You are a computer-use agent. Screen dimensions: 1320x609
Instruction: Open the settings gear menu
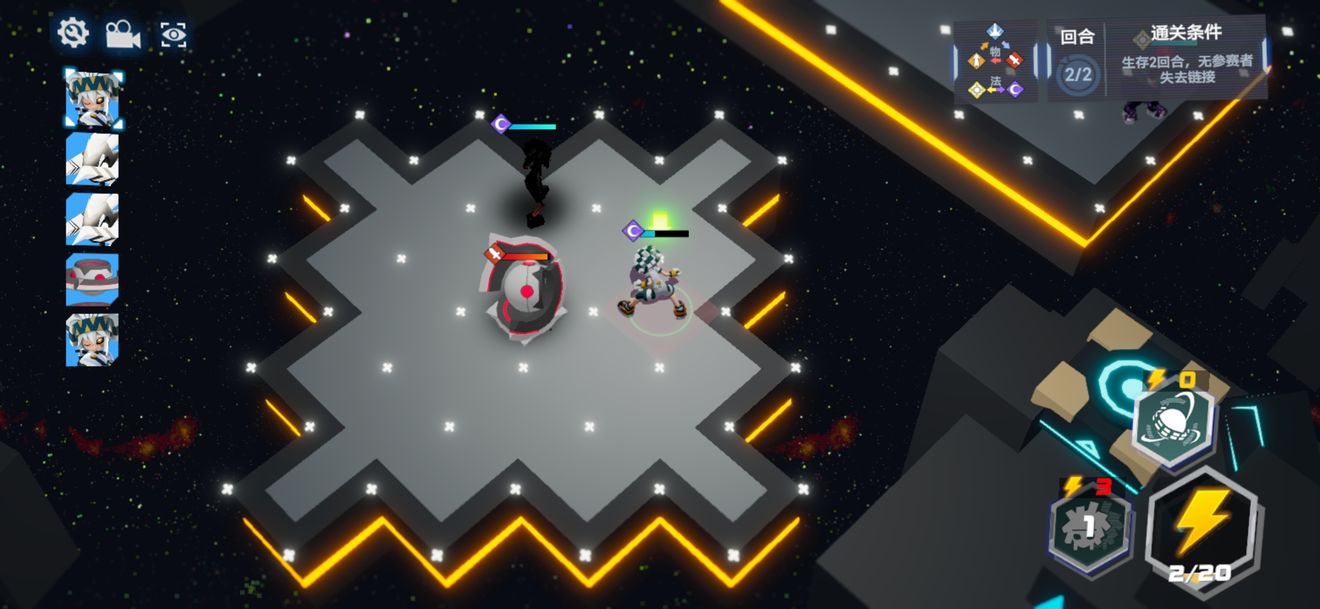coord(73,33)
